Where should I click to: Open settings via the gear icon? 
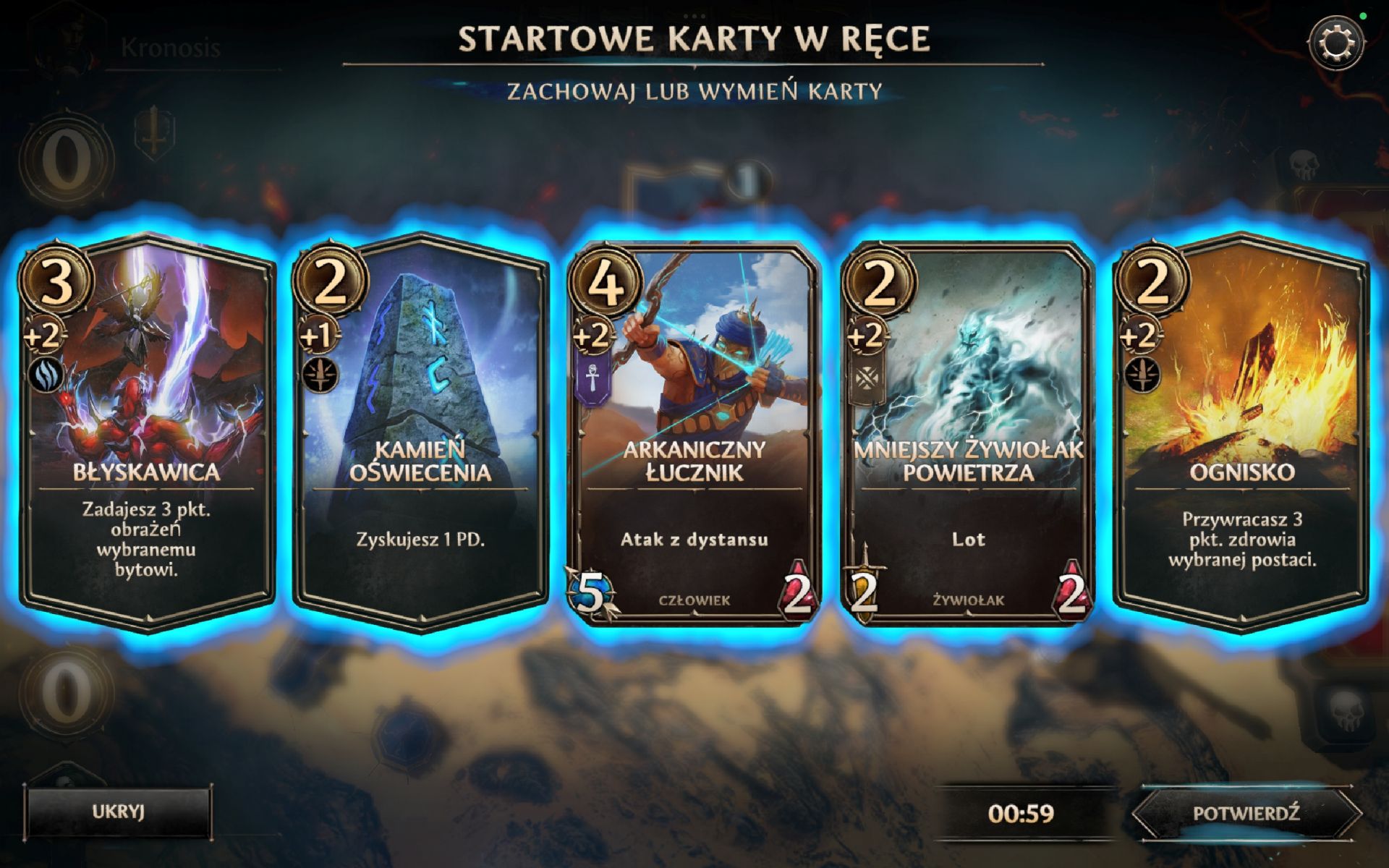click(x=1335, y=43)
